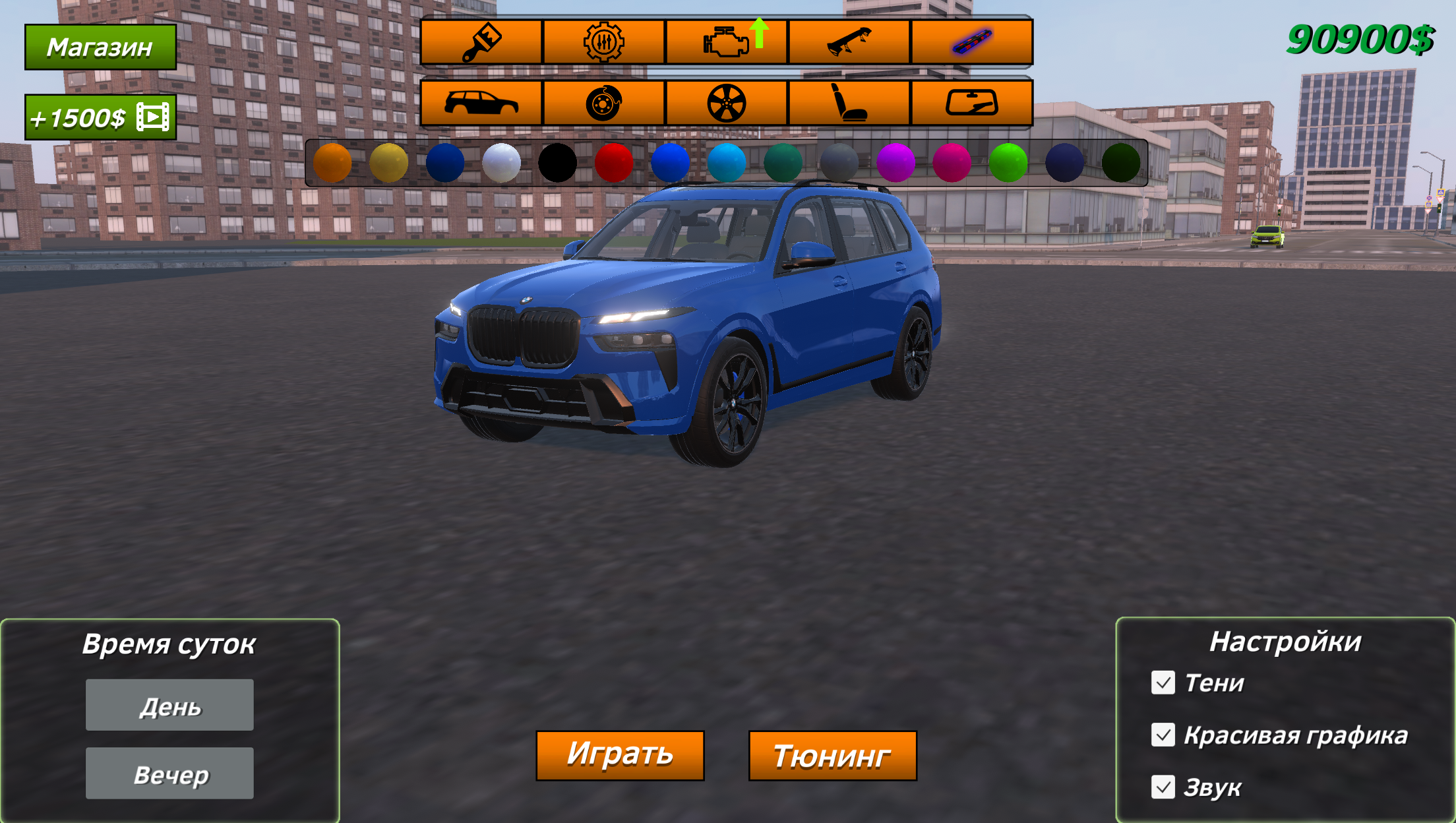1456x823 pixels.
Task: Click the mirror customization icon
Action: tap(971, 104)
